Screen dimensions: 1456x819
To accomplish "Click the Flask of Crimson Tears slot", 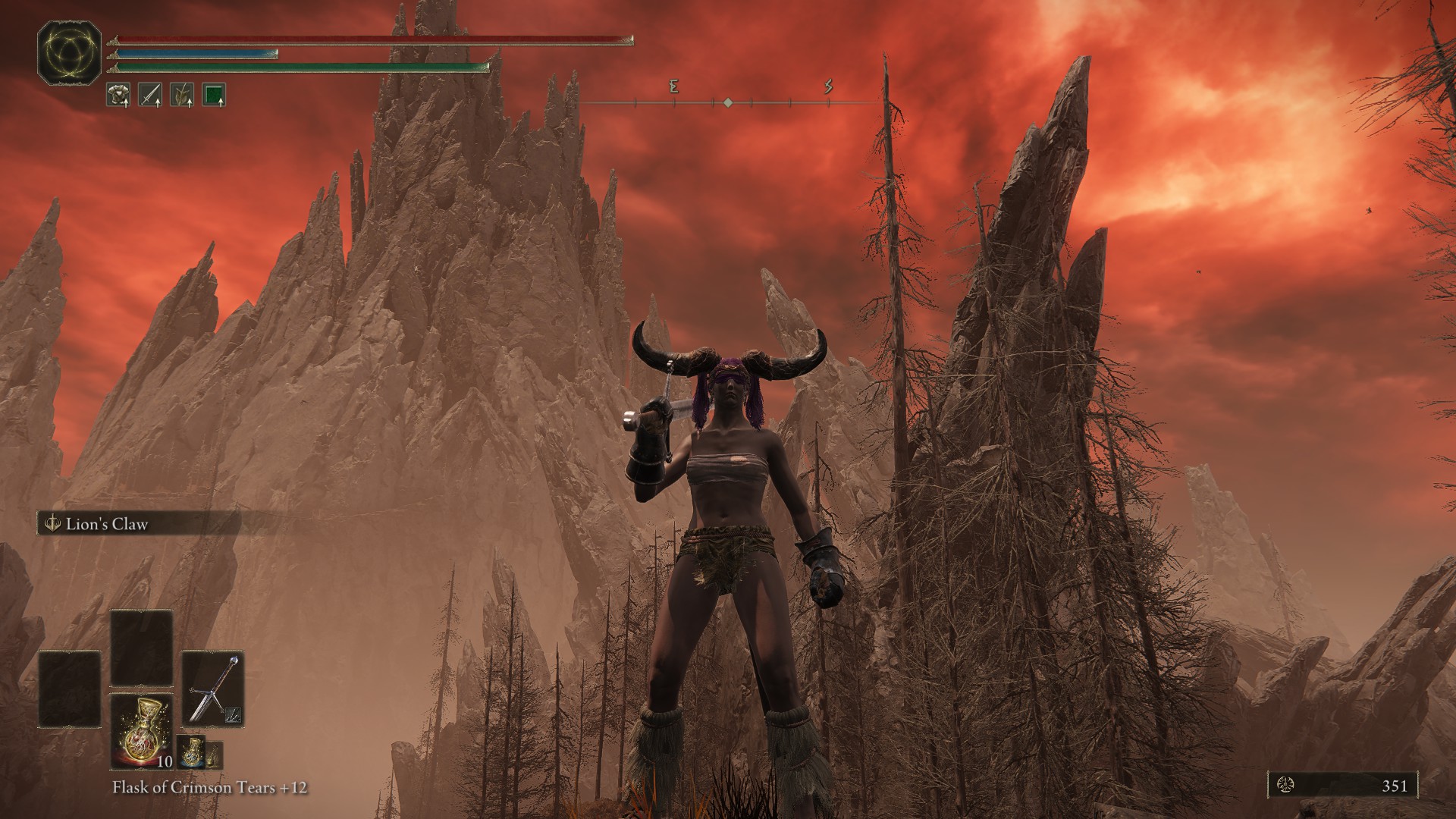I will click(x=142, y=733).
